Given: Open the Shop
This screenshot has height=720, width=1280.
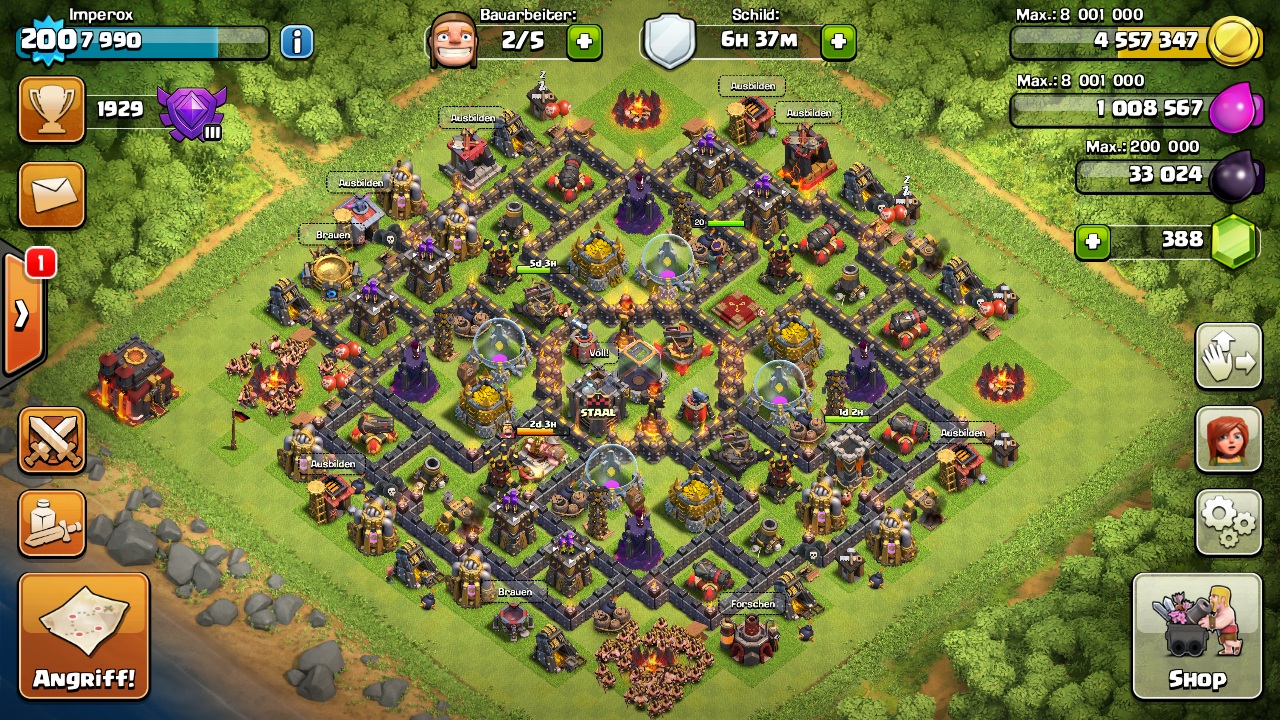Looking at the screenshot, I should (x=1197, y=636).
